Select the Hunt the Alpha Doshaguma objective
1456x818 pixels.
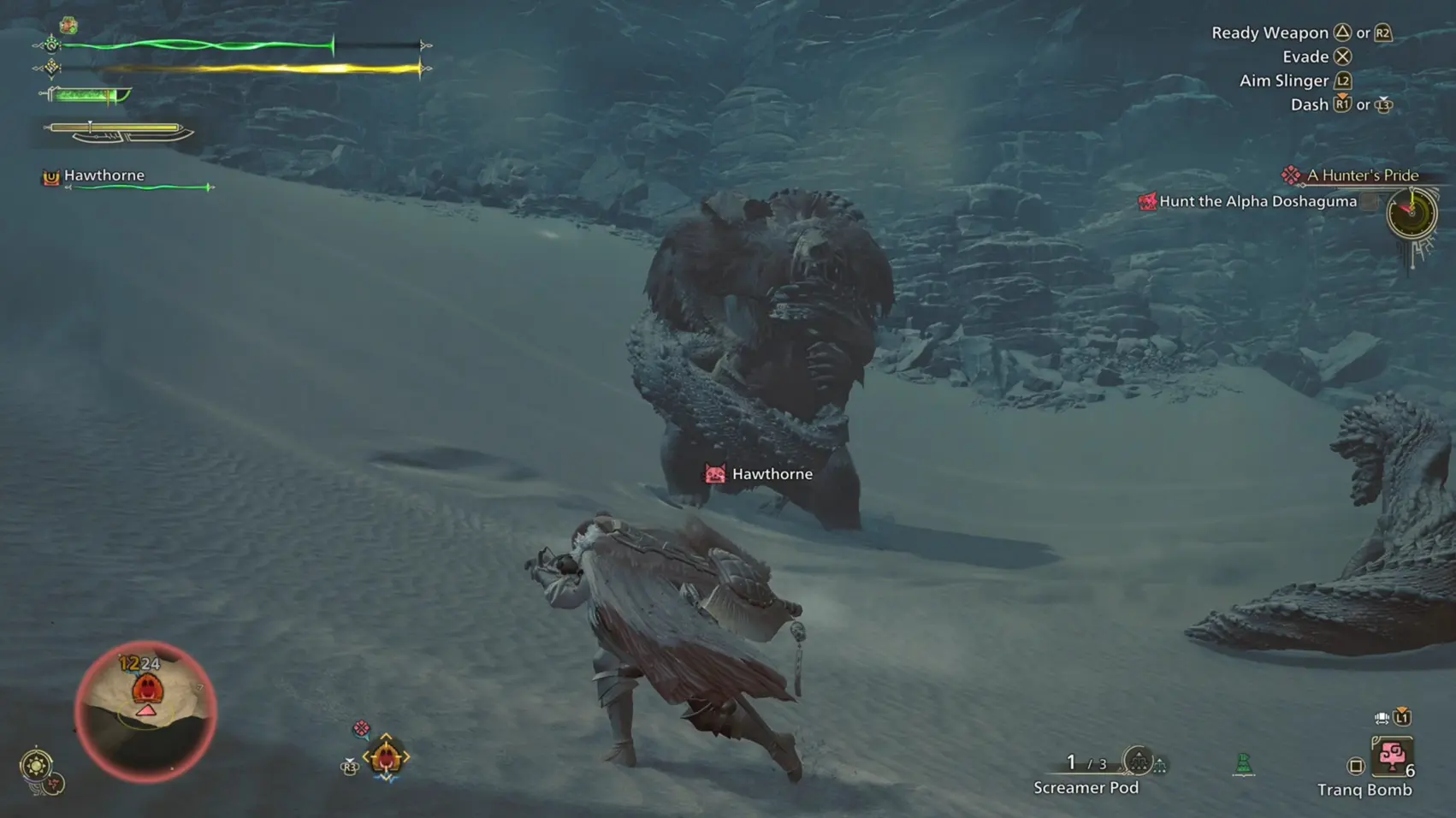pos(1258,202)
